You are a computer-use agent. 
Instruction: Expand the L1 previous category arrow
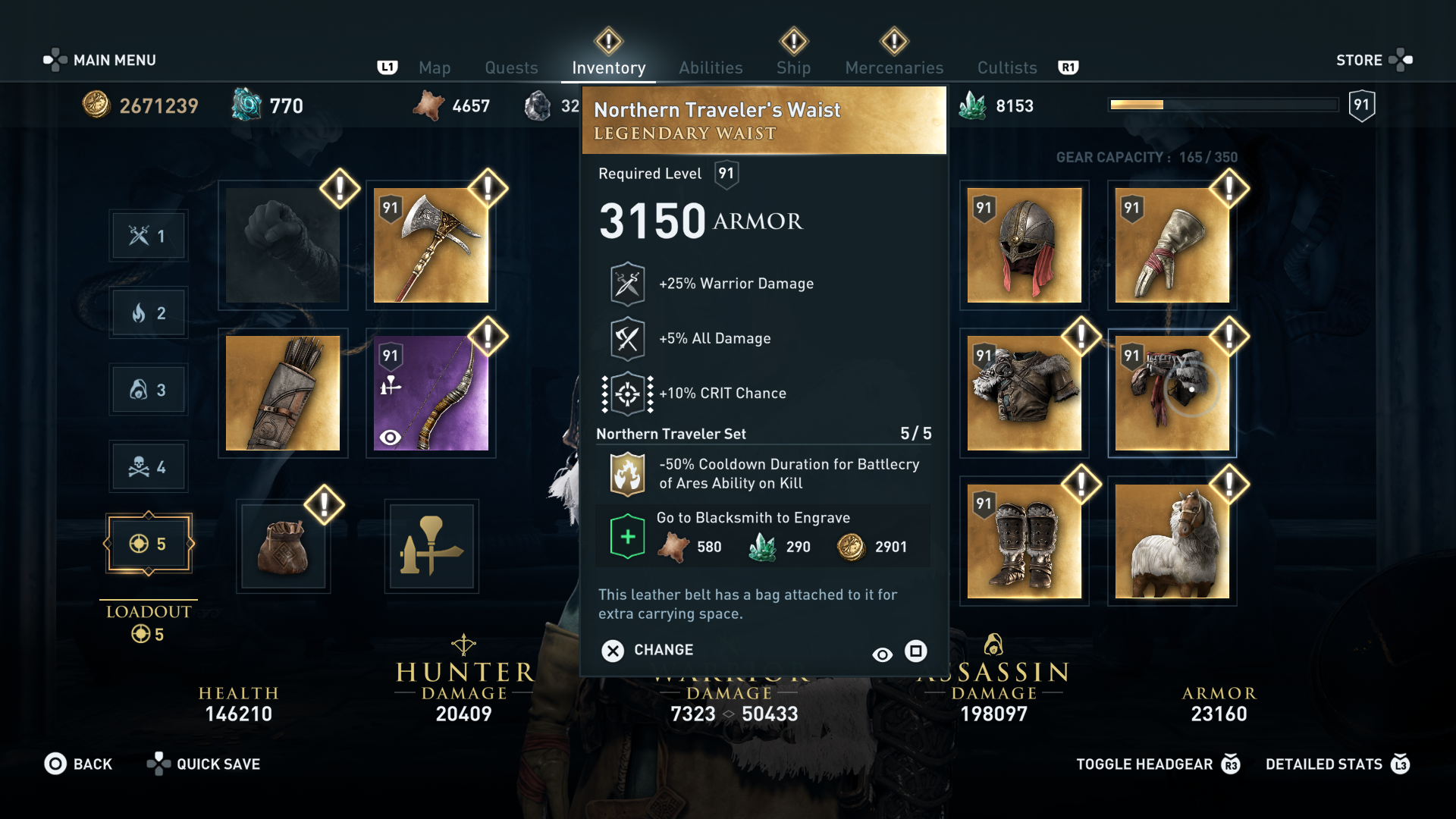[388, 67]
